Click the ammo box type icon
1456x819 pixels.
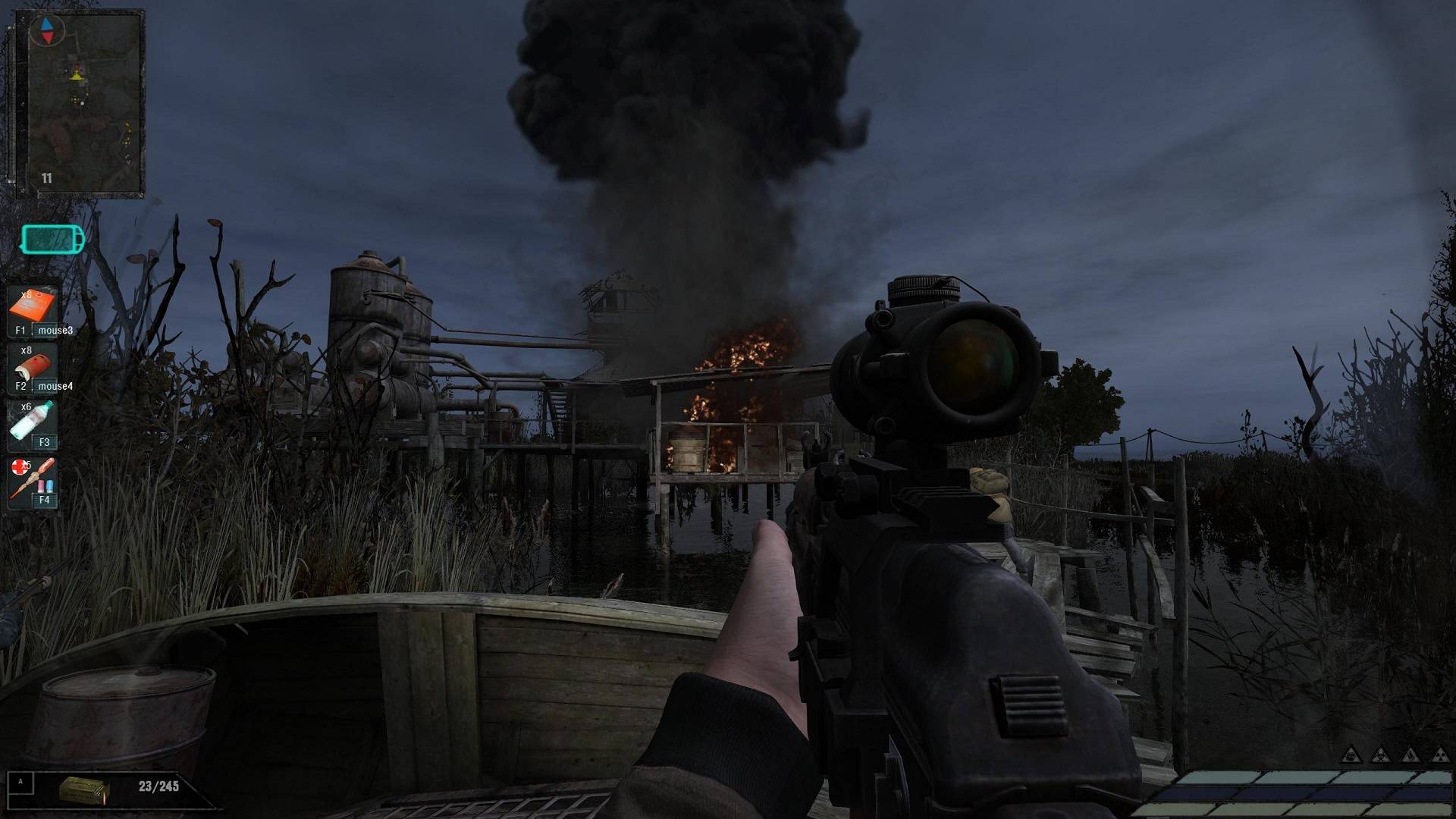[84, 789]
